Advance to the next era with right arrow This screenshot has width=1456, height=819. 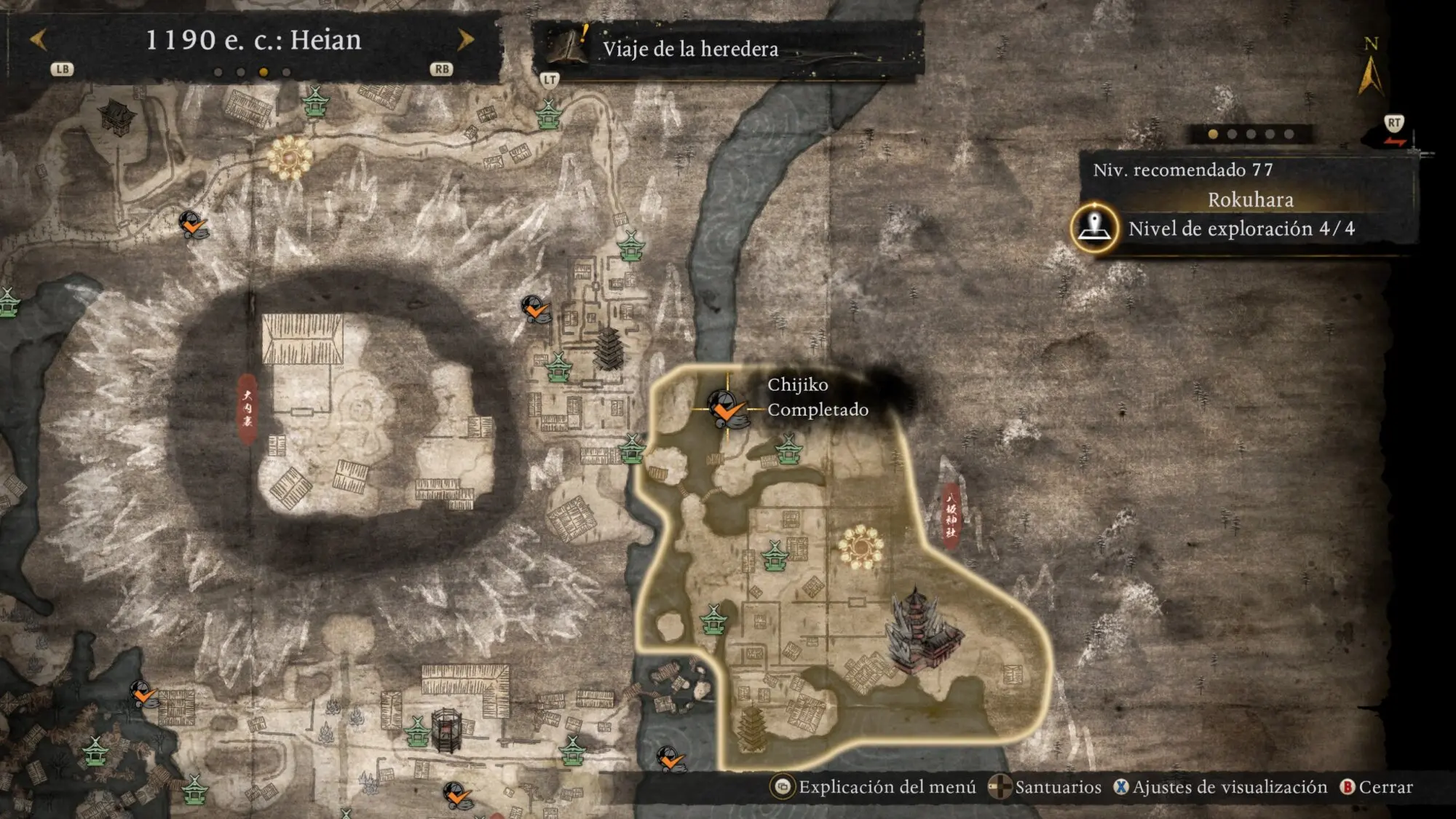(x=465, y=39)
